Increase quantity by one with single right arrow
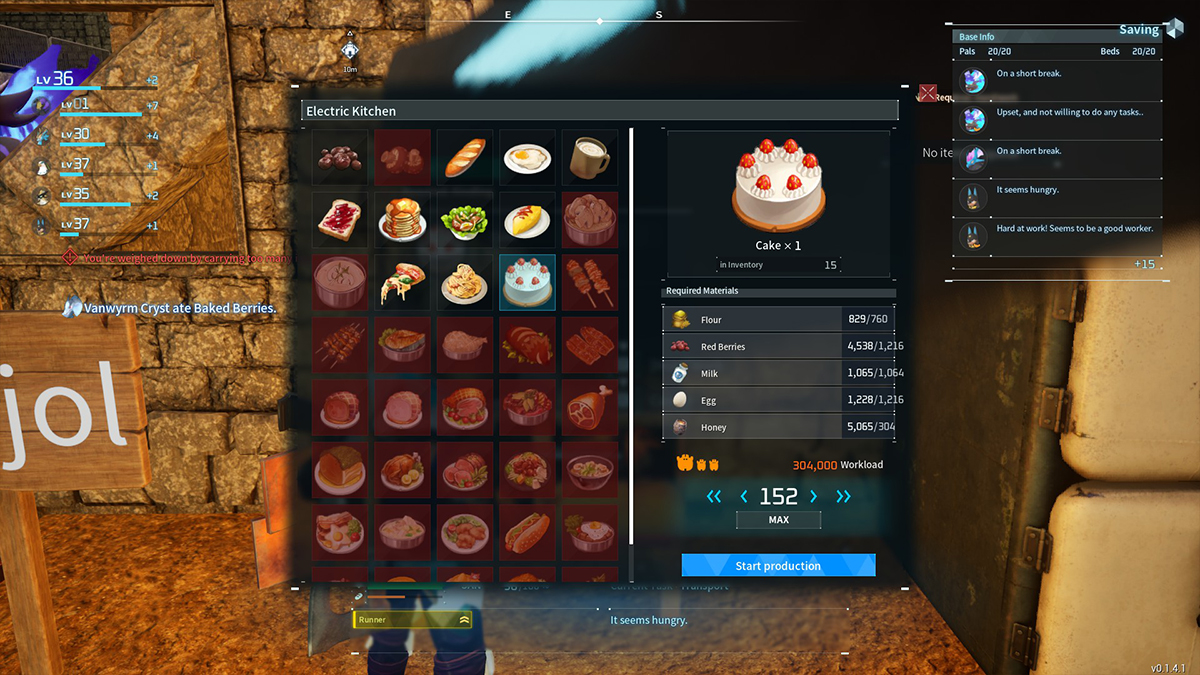This screenshot has width=1200, height=675. [813, 497]
